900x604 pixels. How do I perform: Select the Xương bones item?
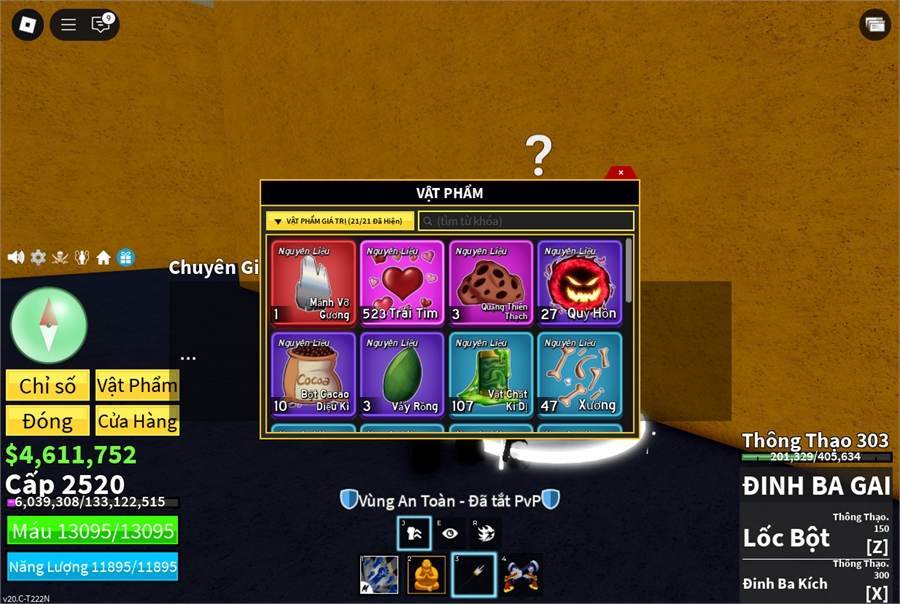tap(578, 374)
